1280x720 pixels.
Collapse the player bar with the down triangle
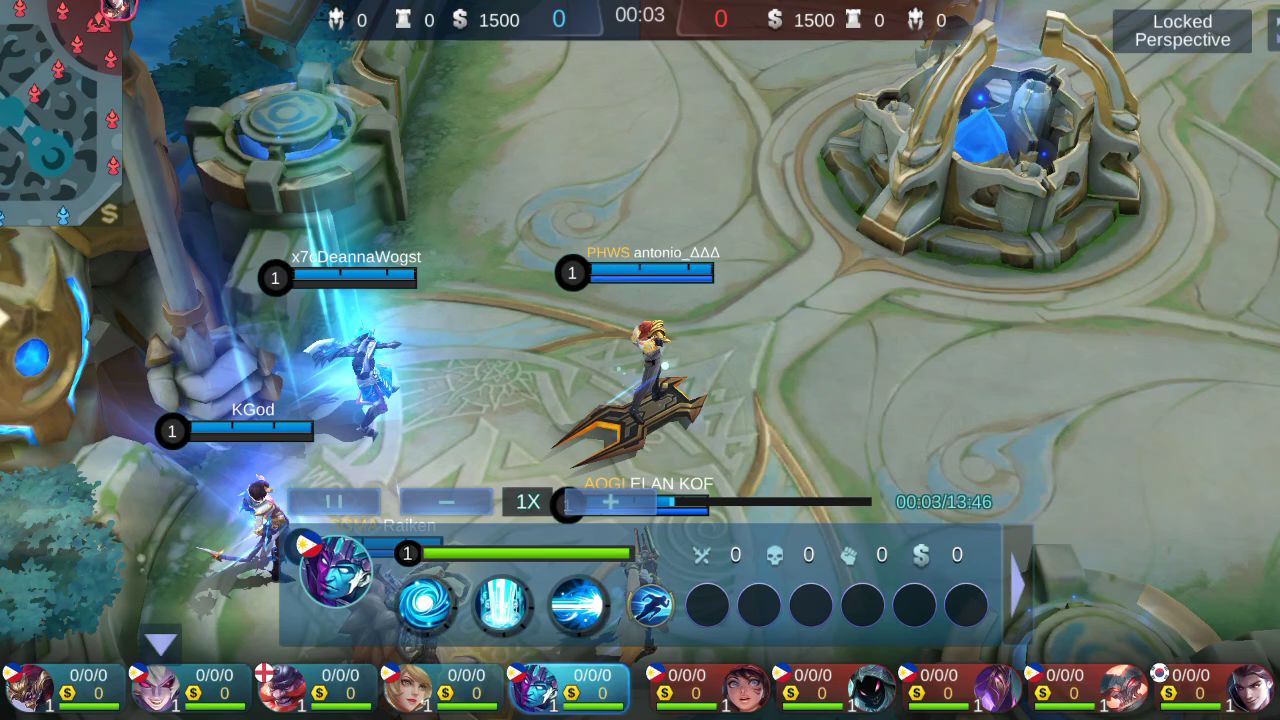[161, 644]
